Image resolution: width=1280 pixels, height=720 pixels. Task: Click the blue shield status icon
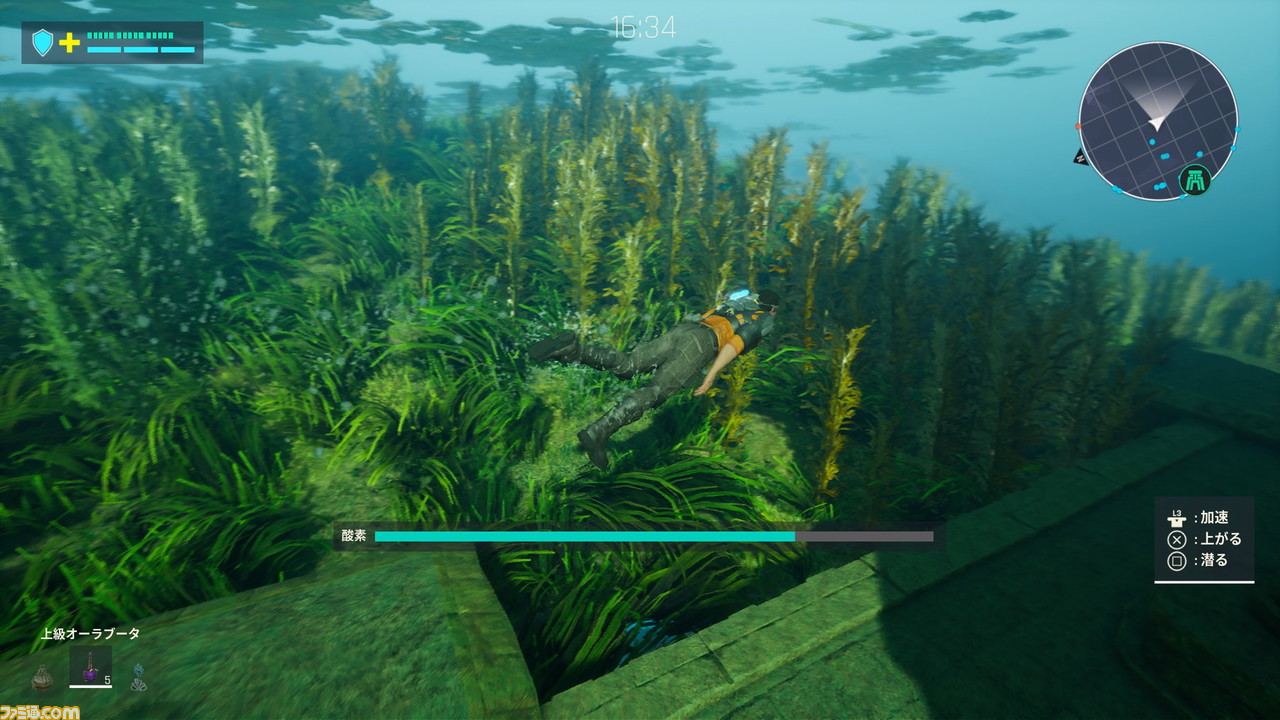point(42,42)
